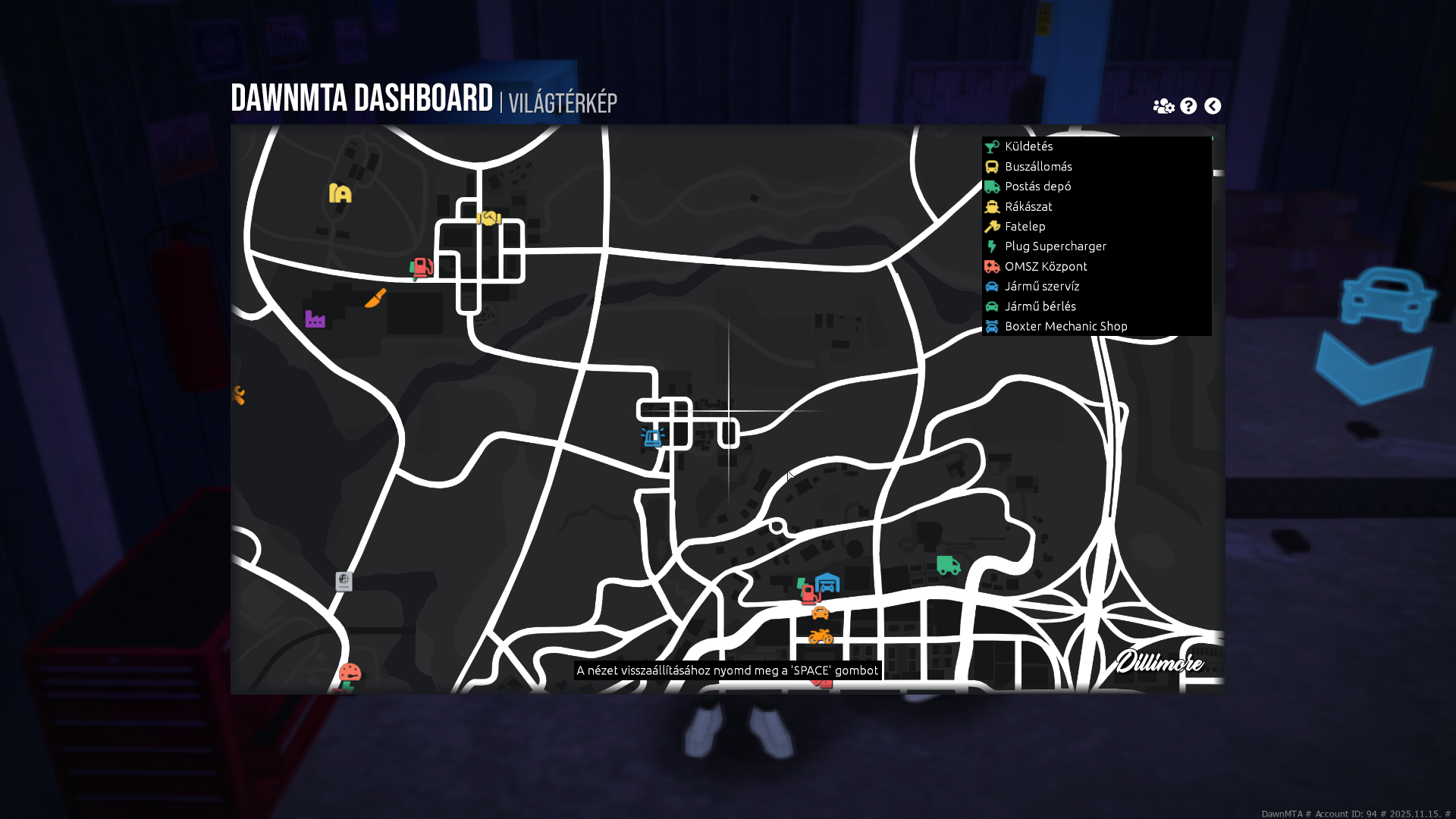Select the yellow handshake map marker

pos(488,218)
